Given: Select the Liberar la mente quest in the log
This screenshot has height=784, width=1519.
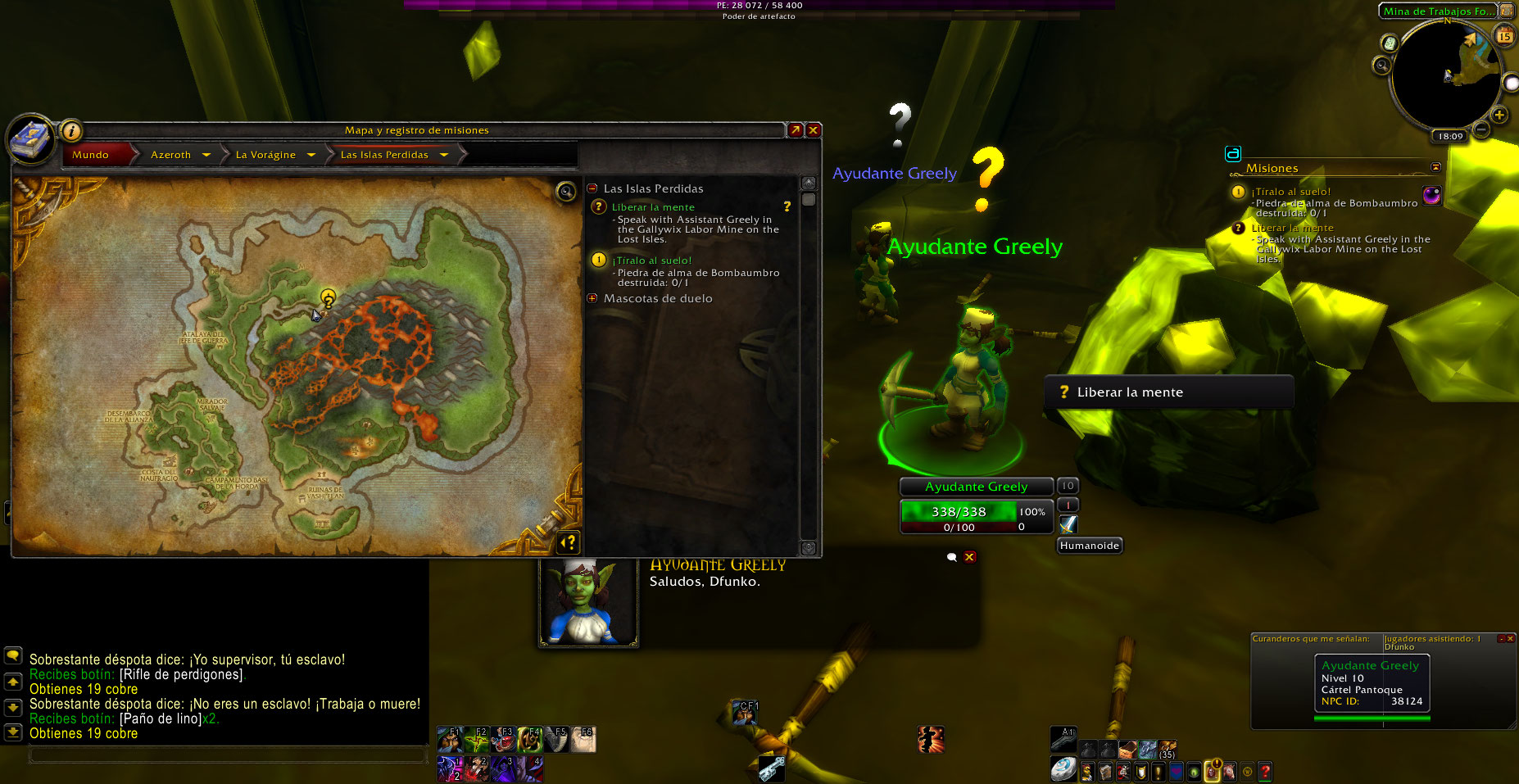Looking at the screenshot, I should pyautogui.click(x=653, y=207).
